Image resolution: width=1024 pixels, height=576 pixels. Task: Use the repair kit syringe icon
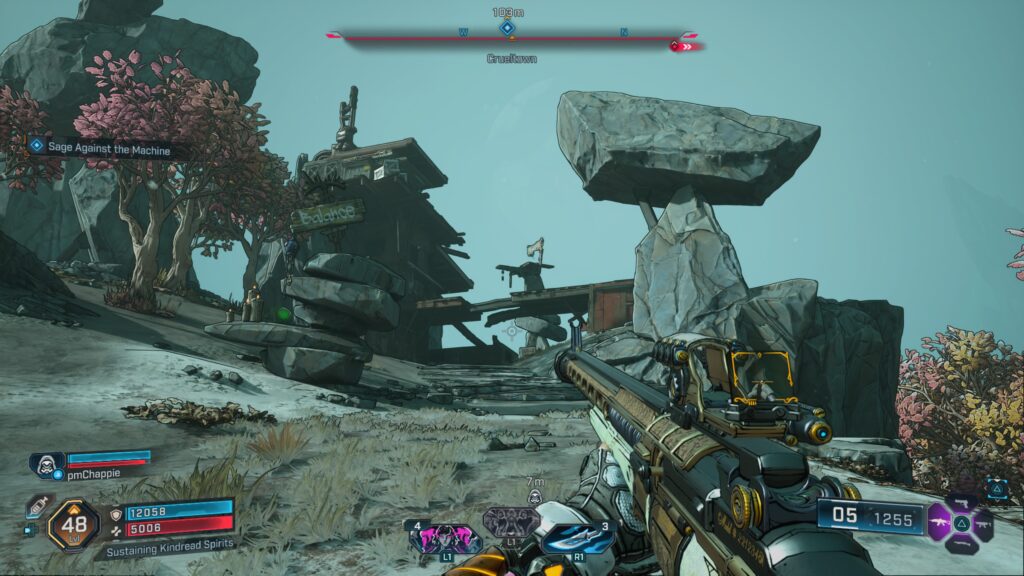click(x=37, y=506)
